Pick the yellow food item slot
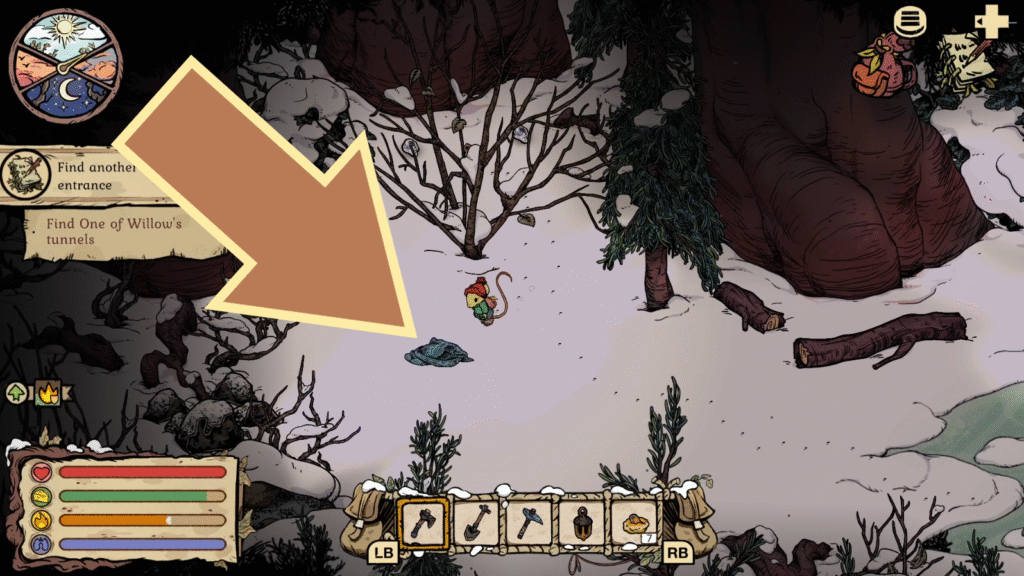The width and height of the screenshot is (1024, 576). click(634, 522)
